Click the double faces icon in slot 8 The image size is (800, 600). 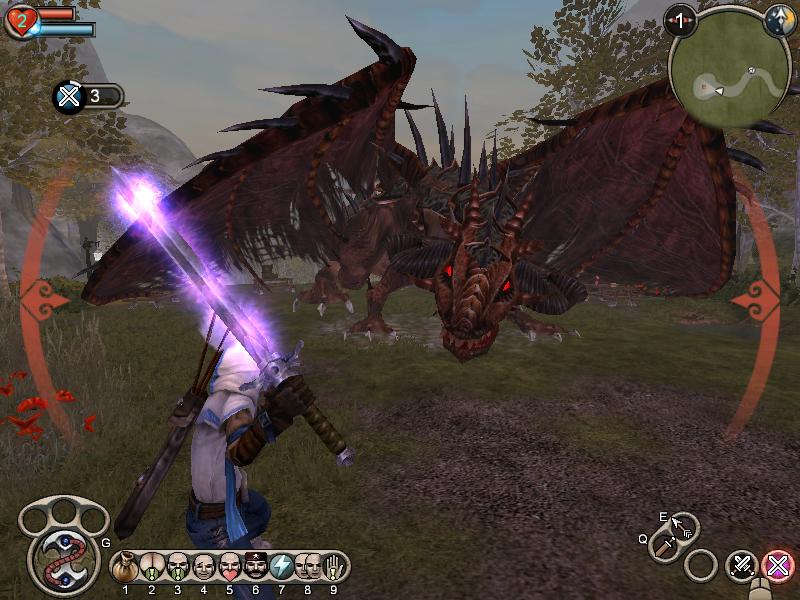point(308,567)
